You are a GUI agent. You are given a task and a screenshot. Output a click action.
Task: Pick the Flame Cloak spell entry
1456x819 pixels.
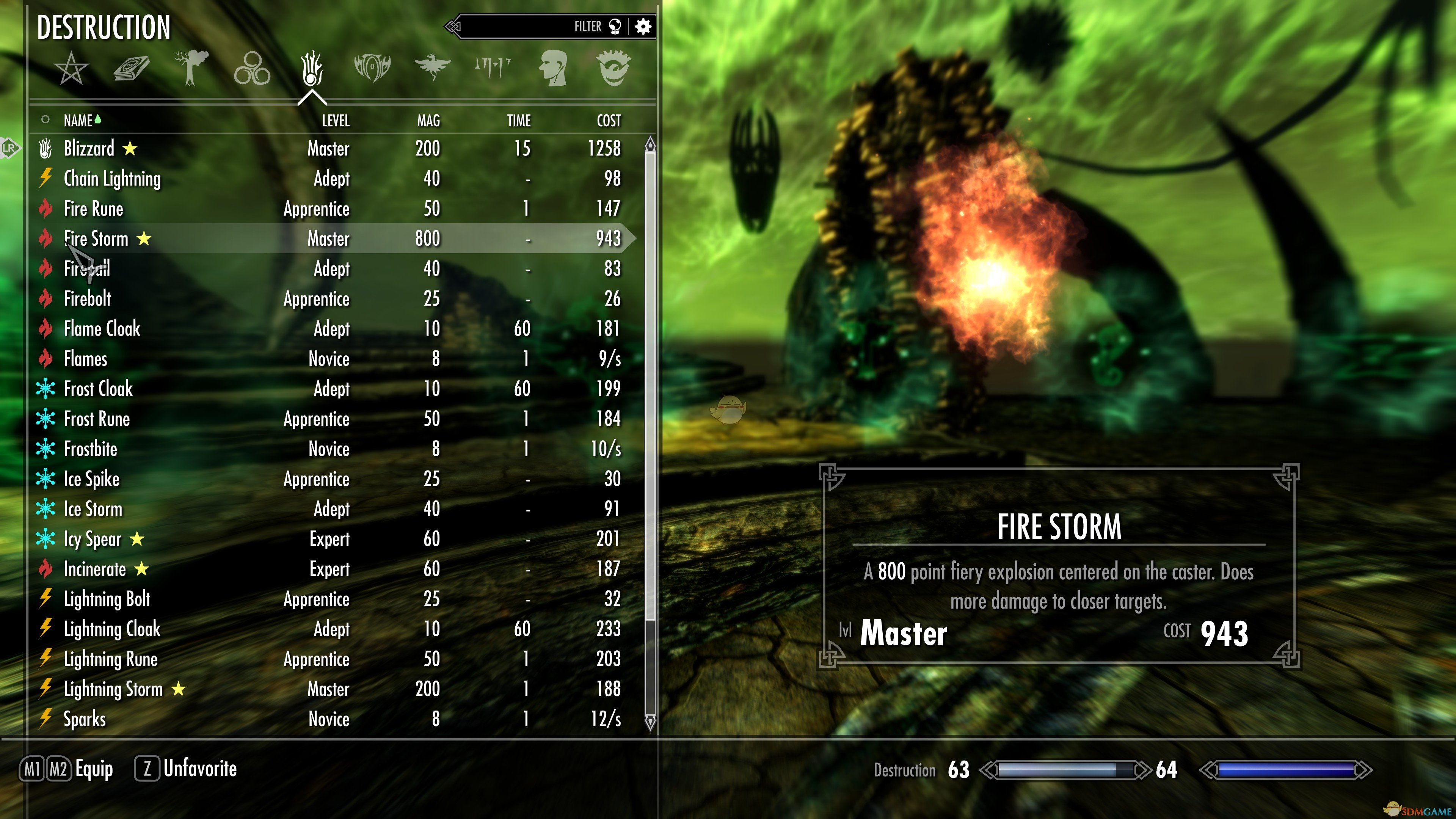[102, 328]
